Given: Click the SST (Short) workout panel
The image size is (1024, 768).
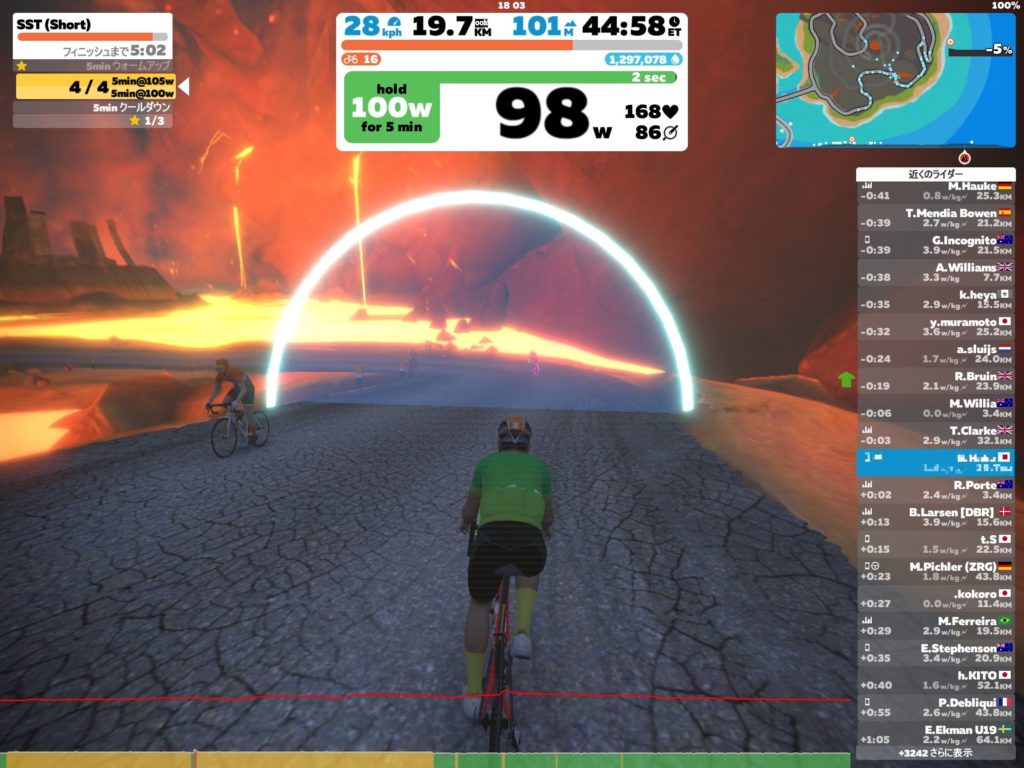Looking at the screenshot, I should click(x=92, y=36).
